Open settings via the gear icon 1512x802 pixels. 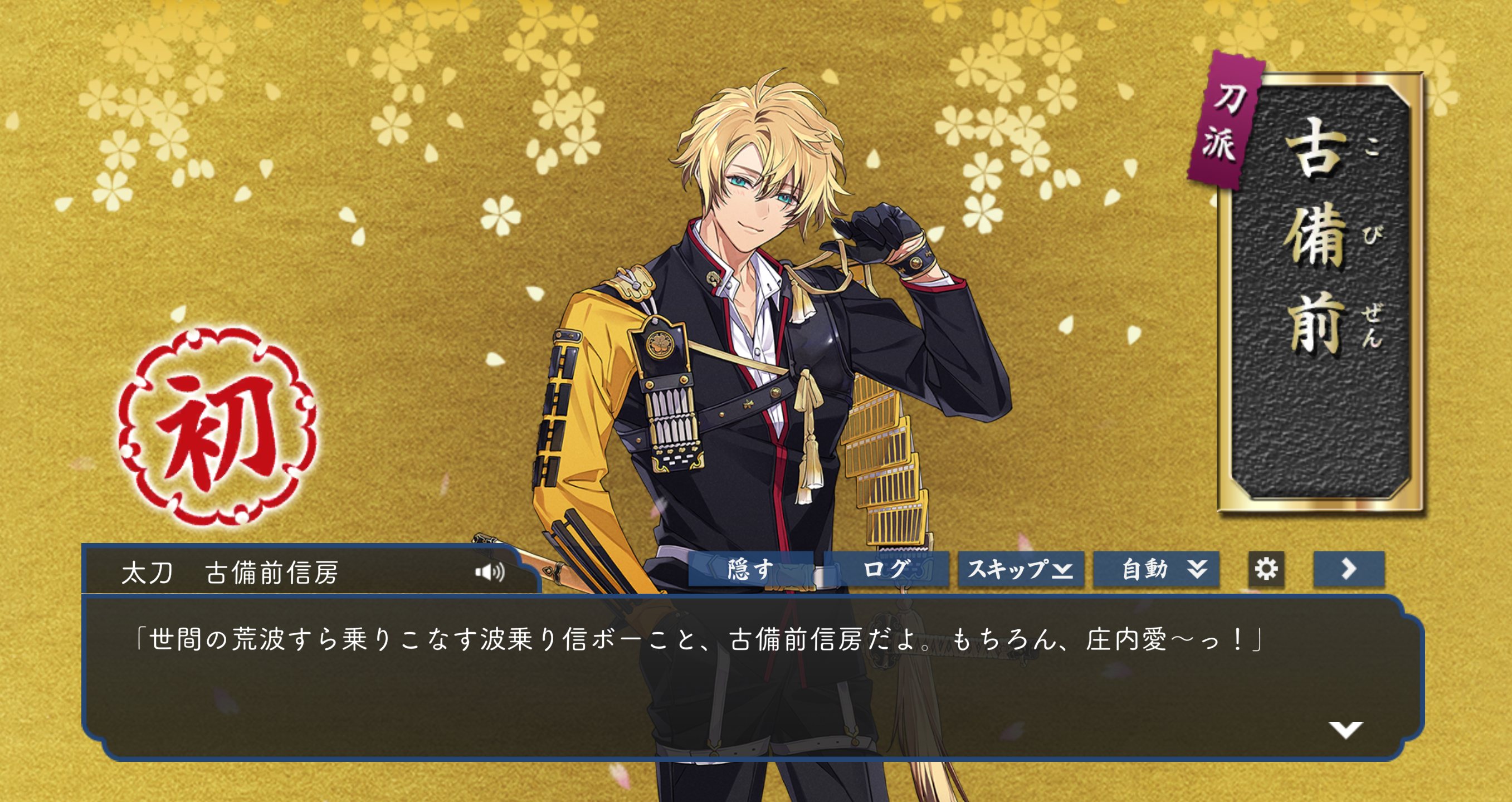[x=1266, y=569]
